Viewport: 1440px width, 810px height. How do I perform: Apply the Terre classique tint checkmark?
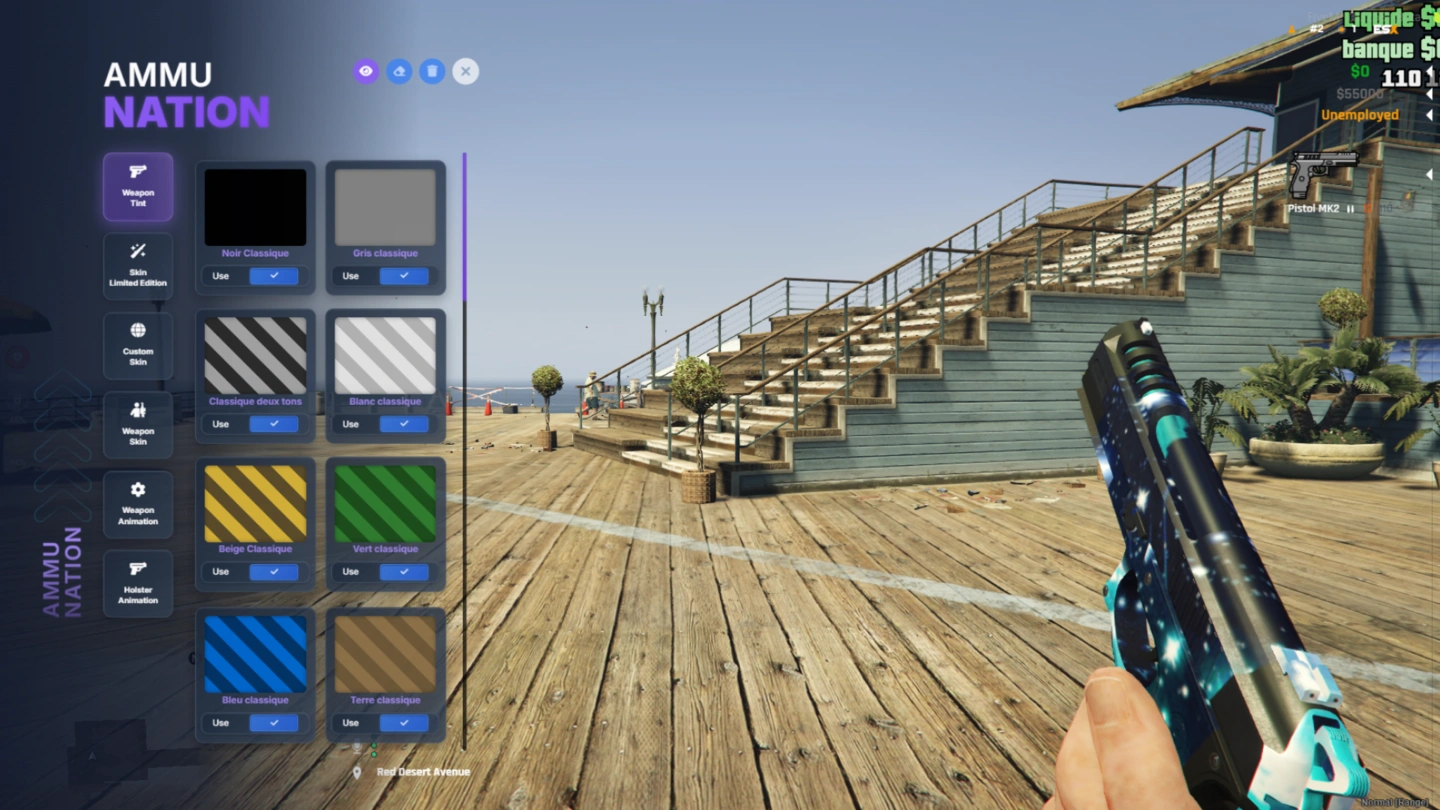[404, 723]
